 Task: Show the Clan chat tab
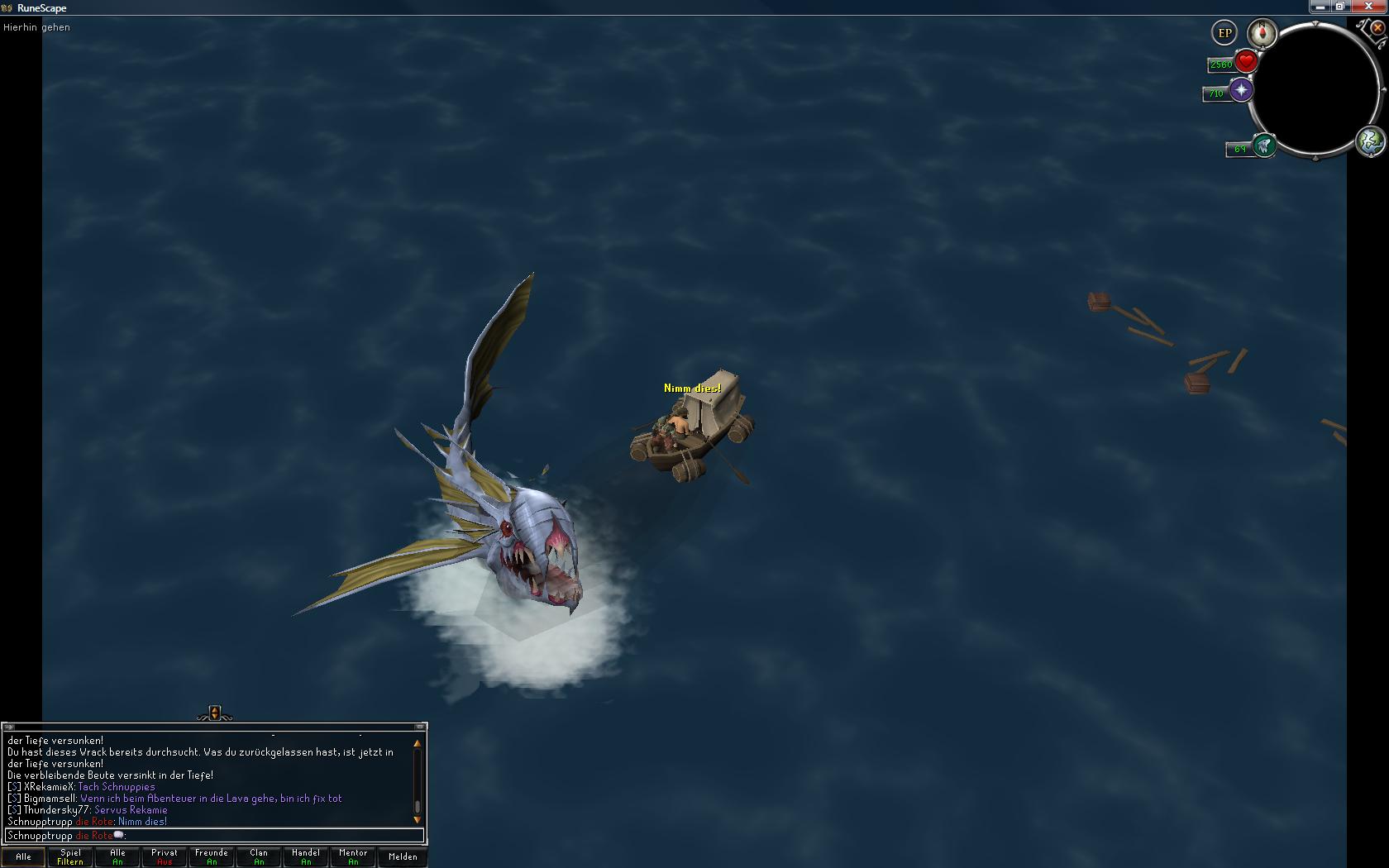coord(259,856)
